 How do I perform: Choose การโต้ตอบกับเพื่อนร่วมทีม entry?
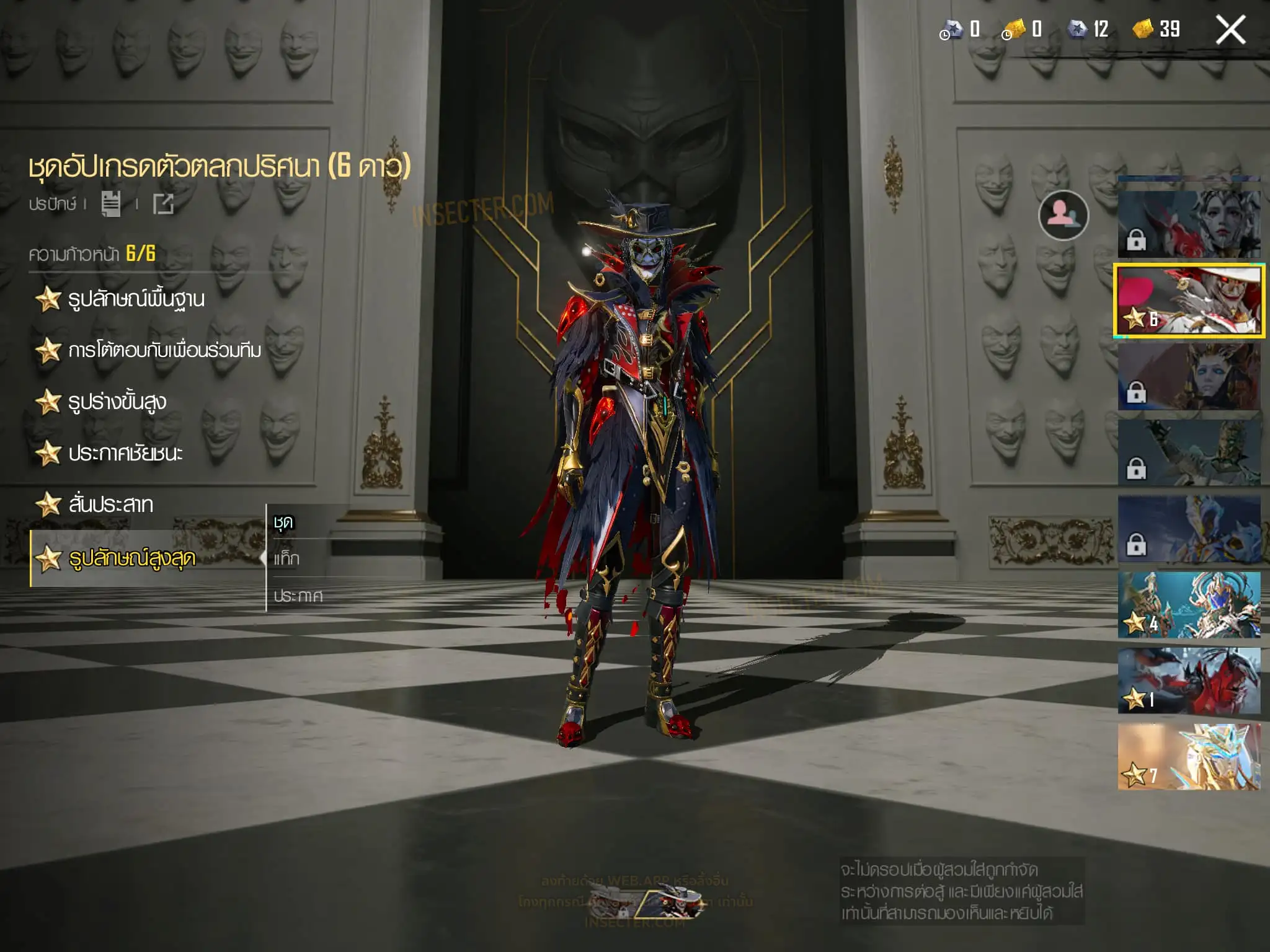(x=164, y=351)
